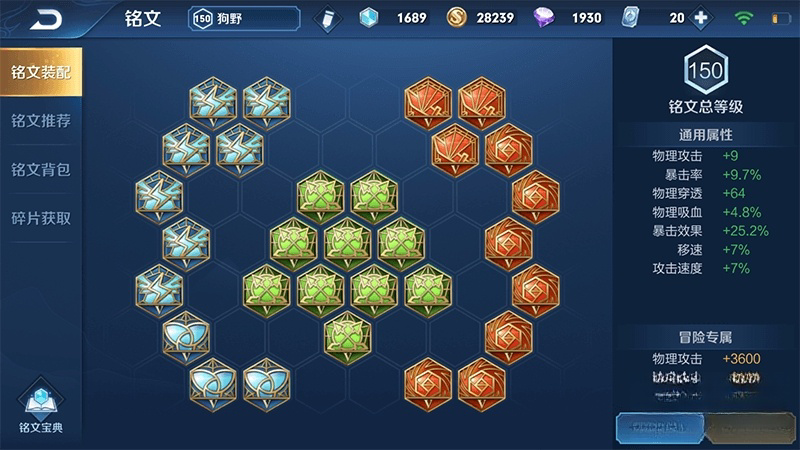Tap the blue diamond currency icon
Screen dimensions: 800x450
tap(370, 18)
